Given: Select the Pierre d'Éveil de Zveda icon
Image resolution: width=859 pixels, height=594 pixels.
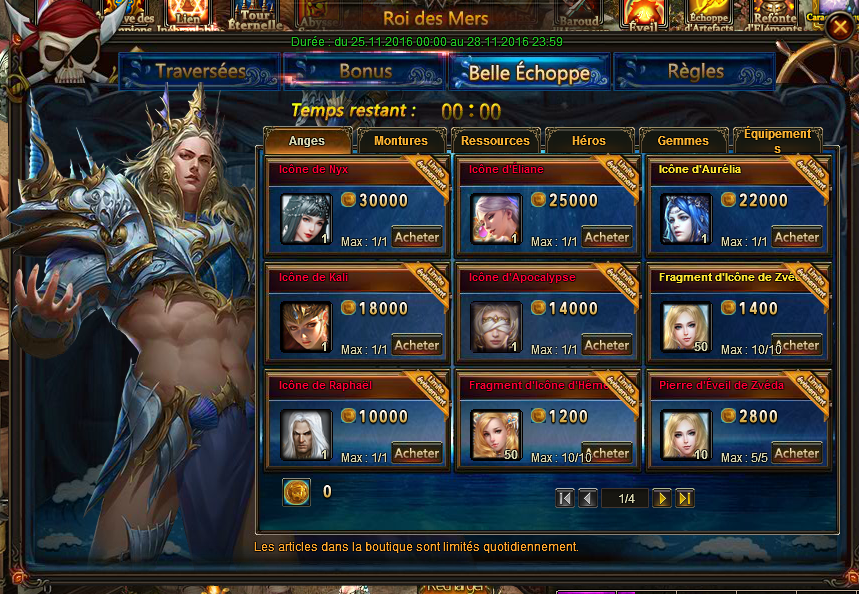Looking at the screenshot, I should (x=686, y=435).
